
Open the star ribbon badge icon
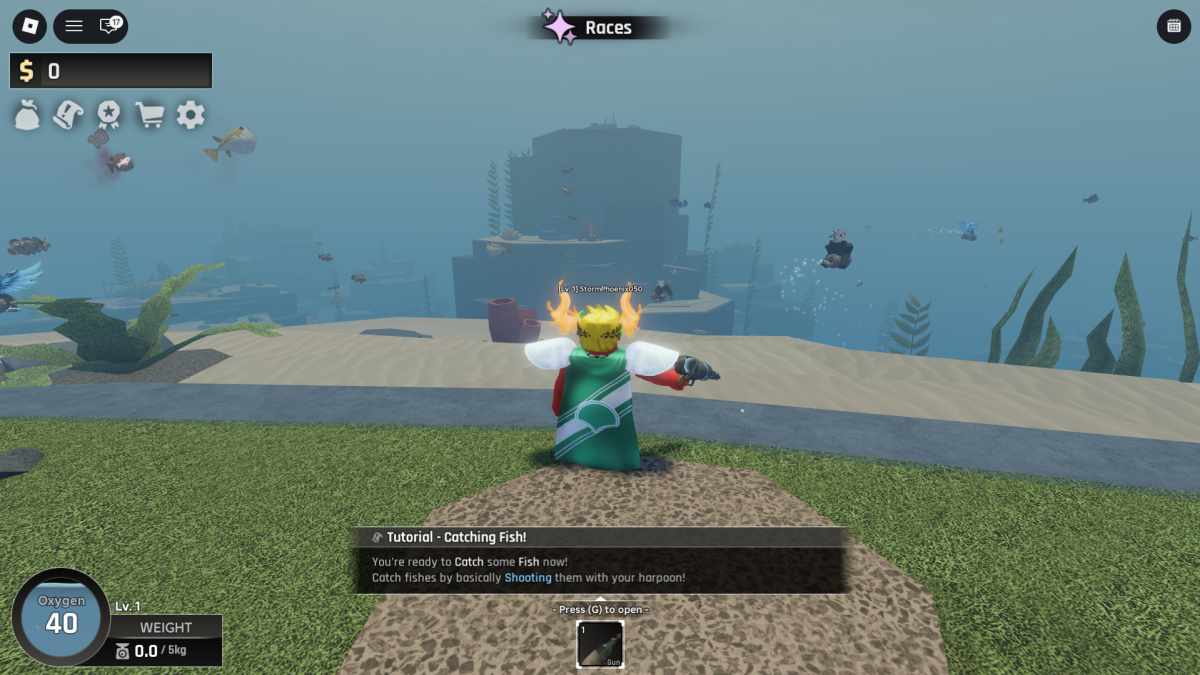point(109,115)
